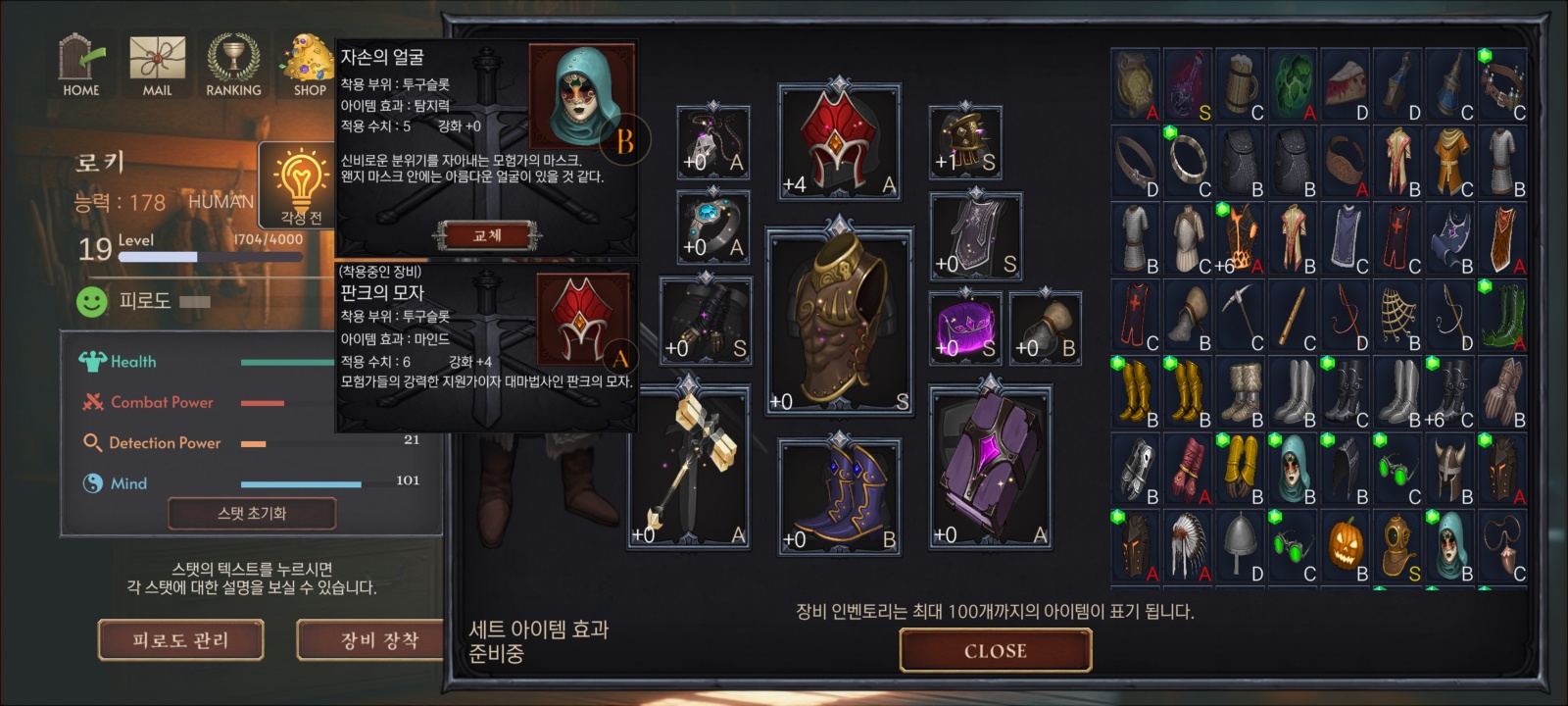Close the equipment window
The width and height of the screenshot is (1568, 706).
click(995, 650)
